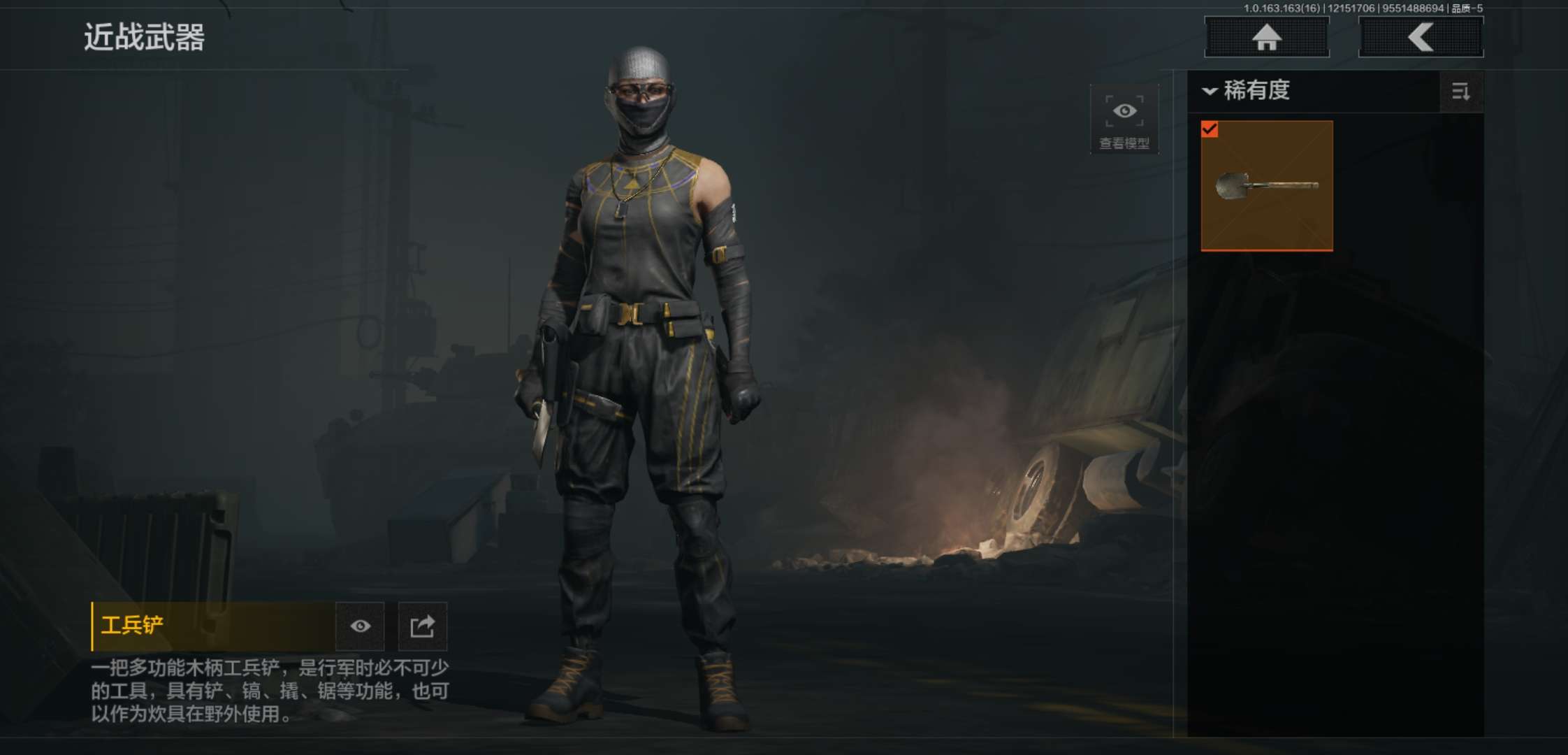Preview the 工兵铲 with the eye icon
The width and height of the screenshot is (1568, 755).
click(x=360, y=626)
